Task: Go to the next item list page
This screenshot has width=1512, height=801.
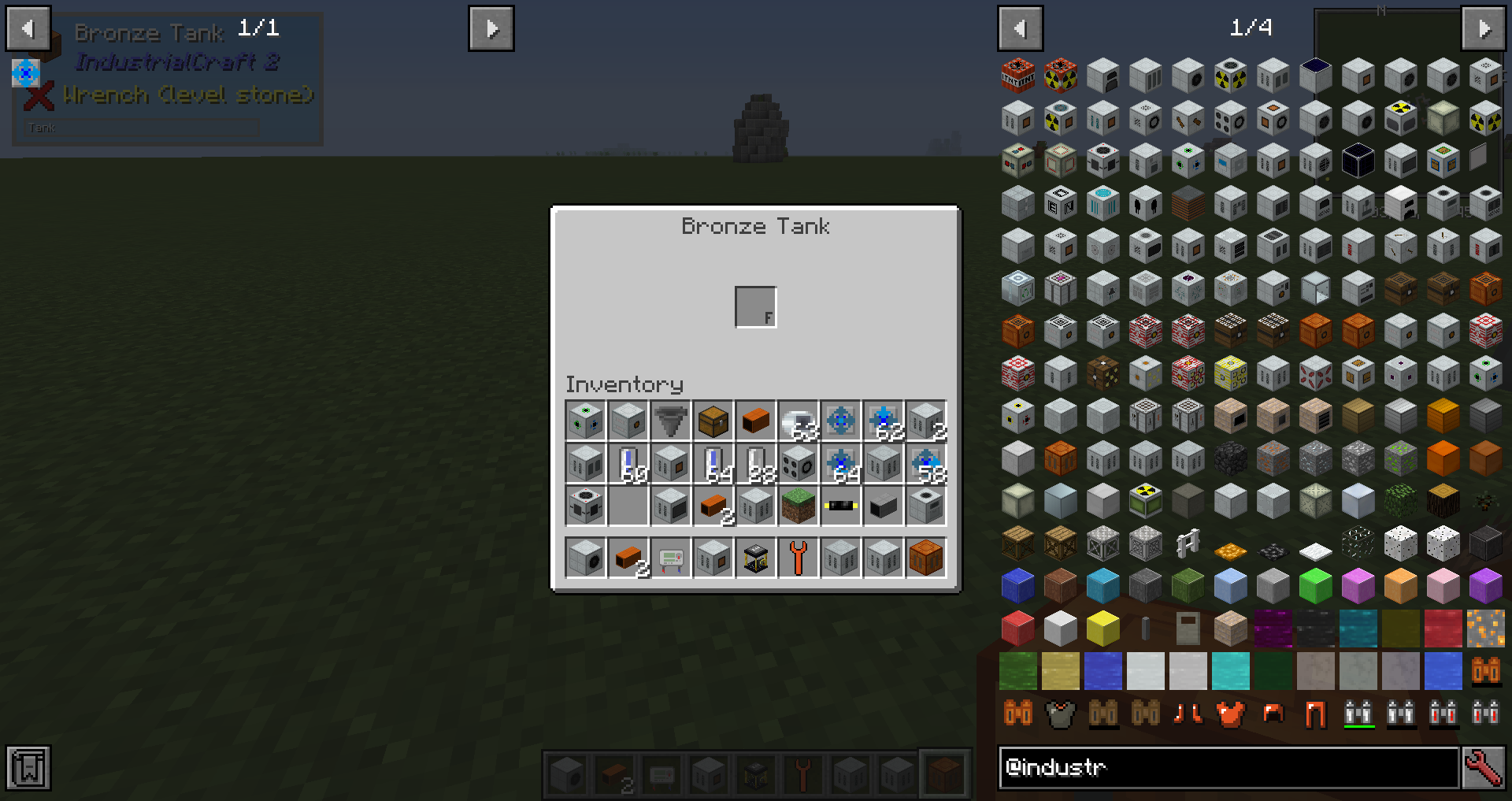Action: 1484,29
